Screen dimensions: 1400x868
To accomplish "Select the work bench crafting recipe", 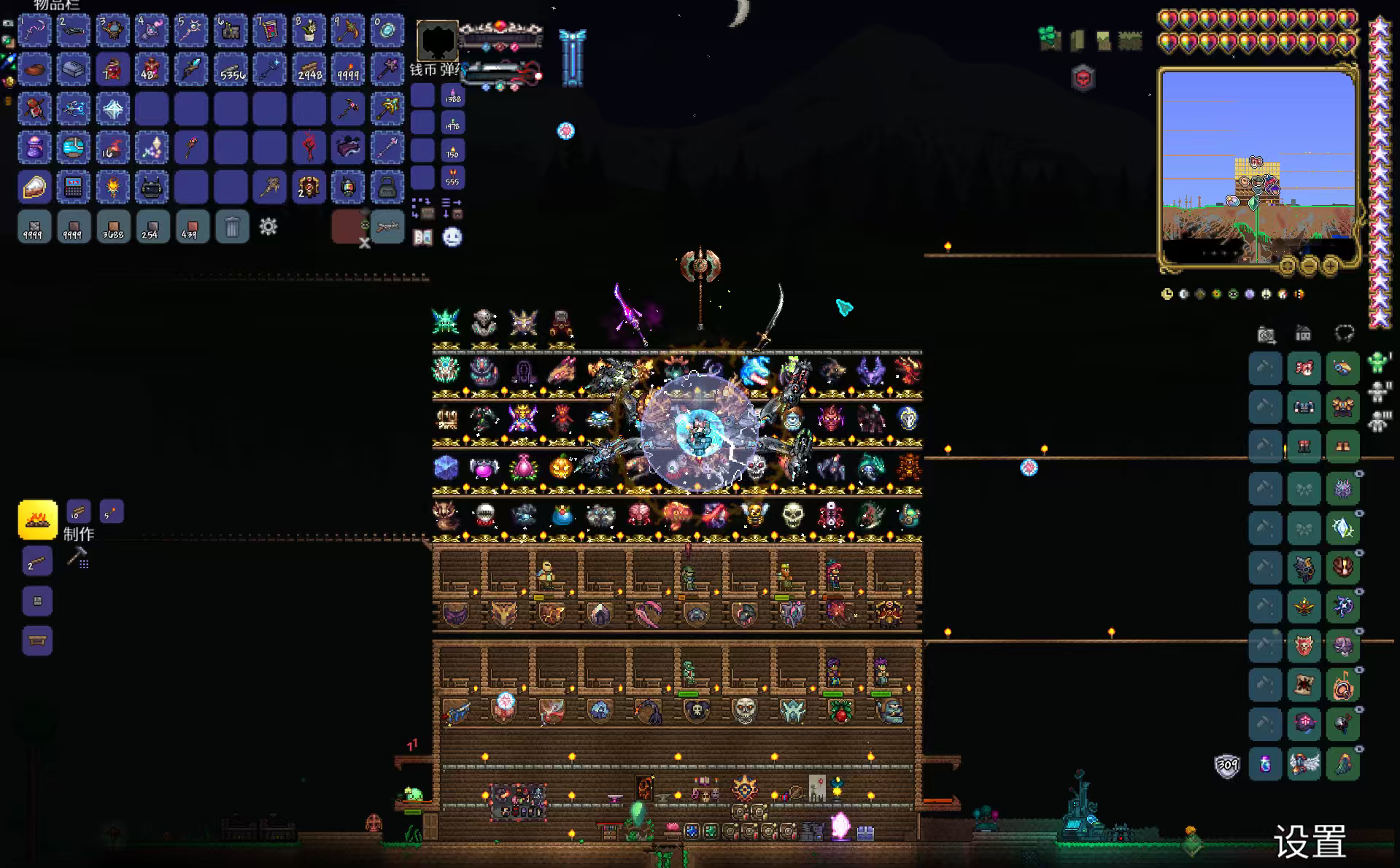I will [x=37, y=640].
